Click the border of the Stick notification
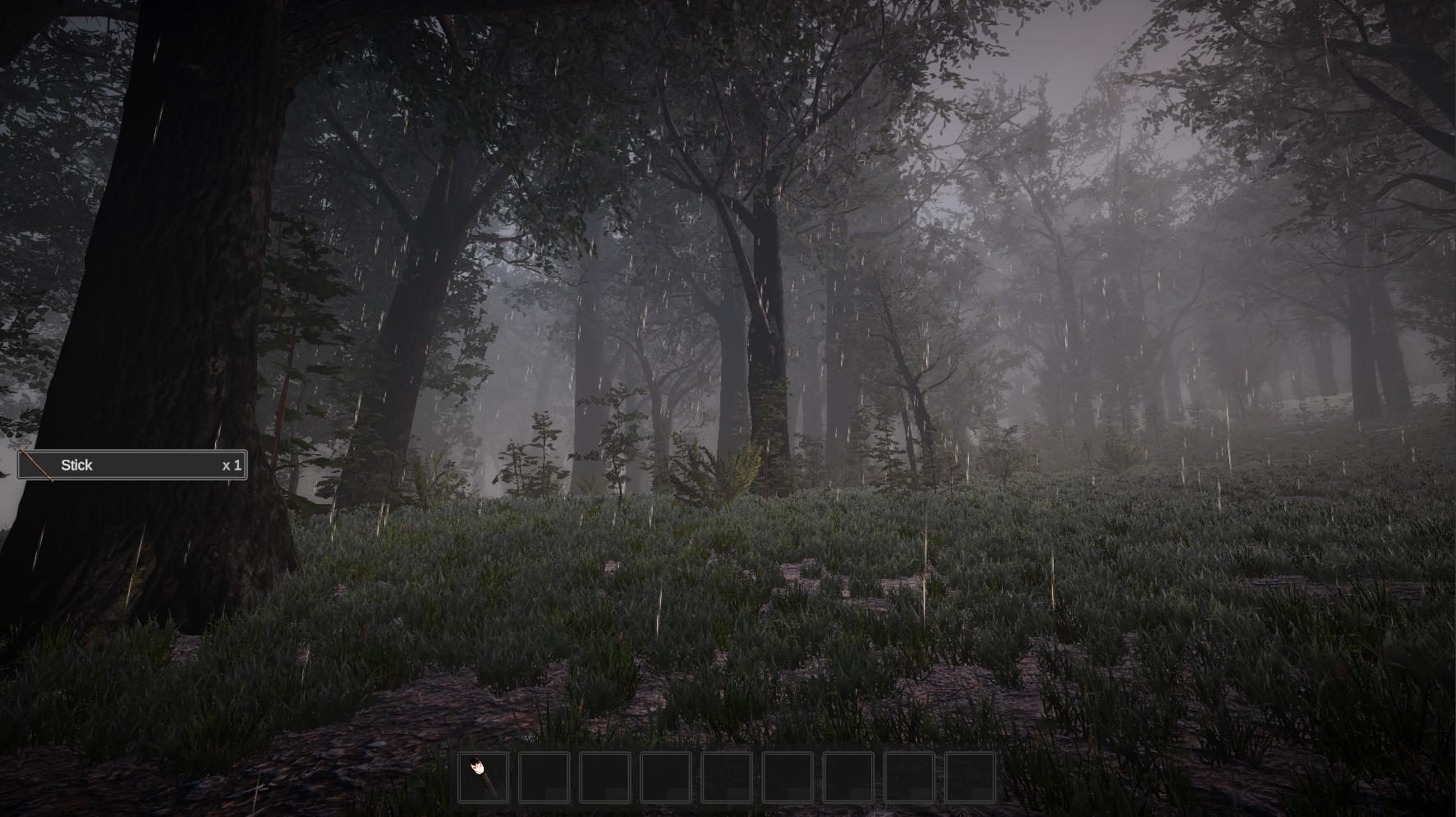This screenshot has width=1456, height=817. (x=131, y=450)
